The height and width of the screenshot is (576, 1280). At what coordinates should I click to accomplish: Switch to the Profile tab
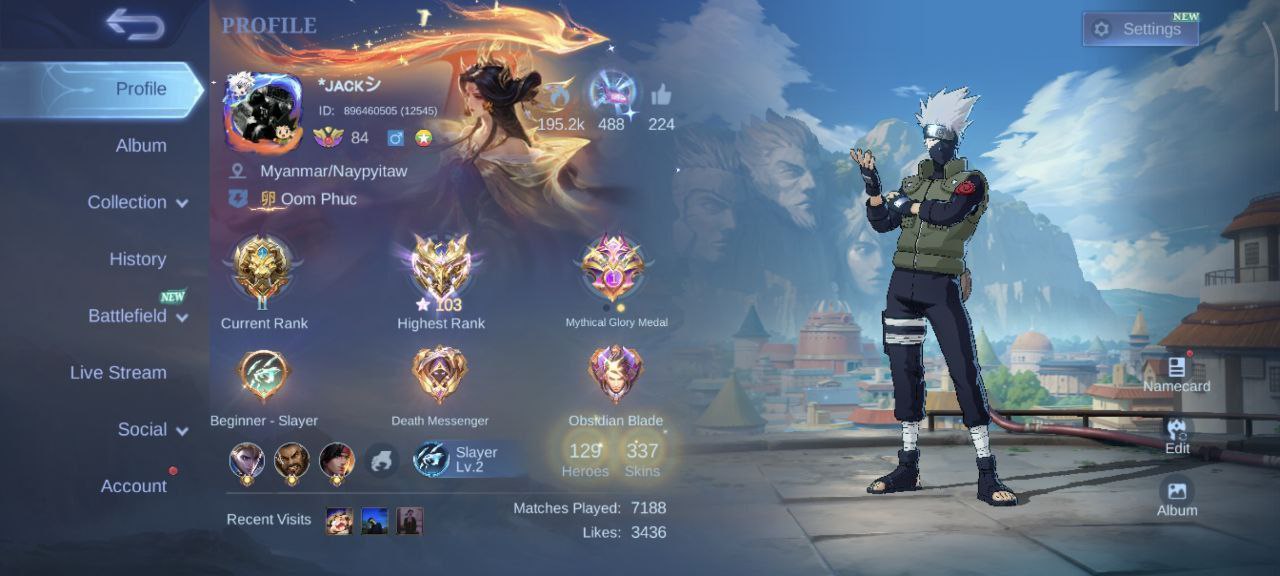(140, 89)
